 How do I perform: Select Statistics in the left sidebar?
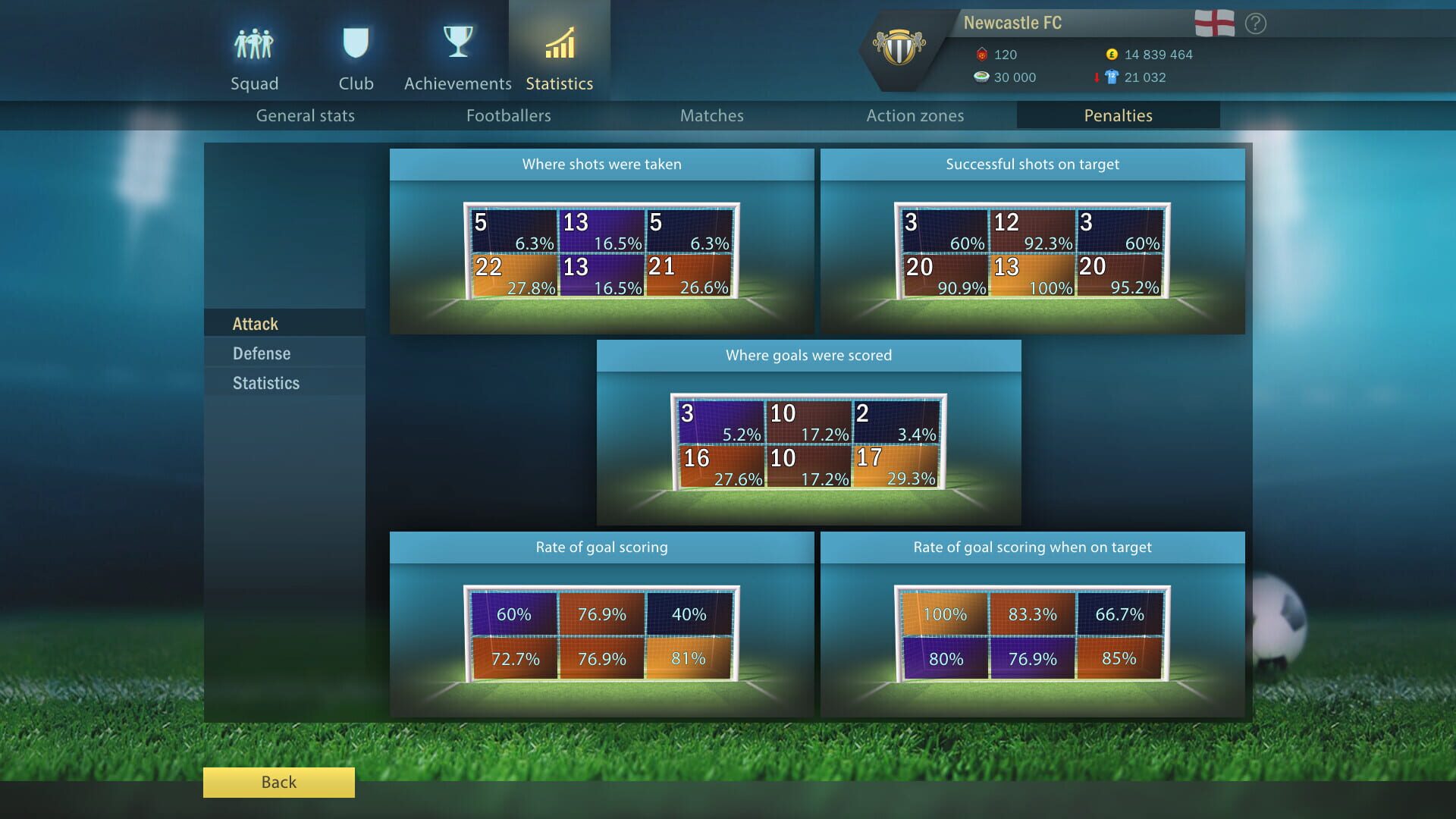(x=265, y=383)
